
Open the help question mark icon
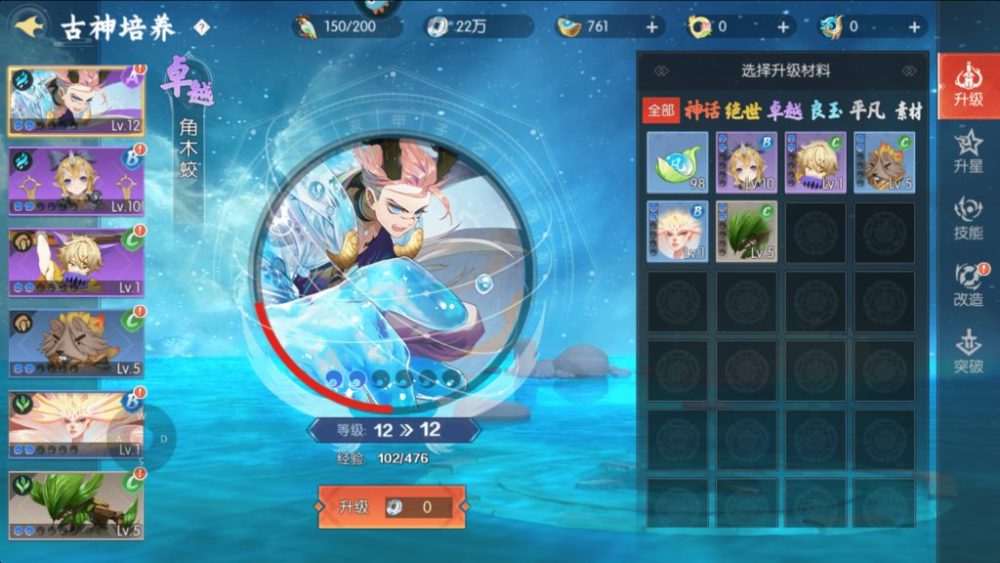point(201,27)
